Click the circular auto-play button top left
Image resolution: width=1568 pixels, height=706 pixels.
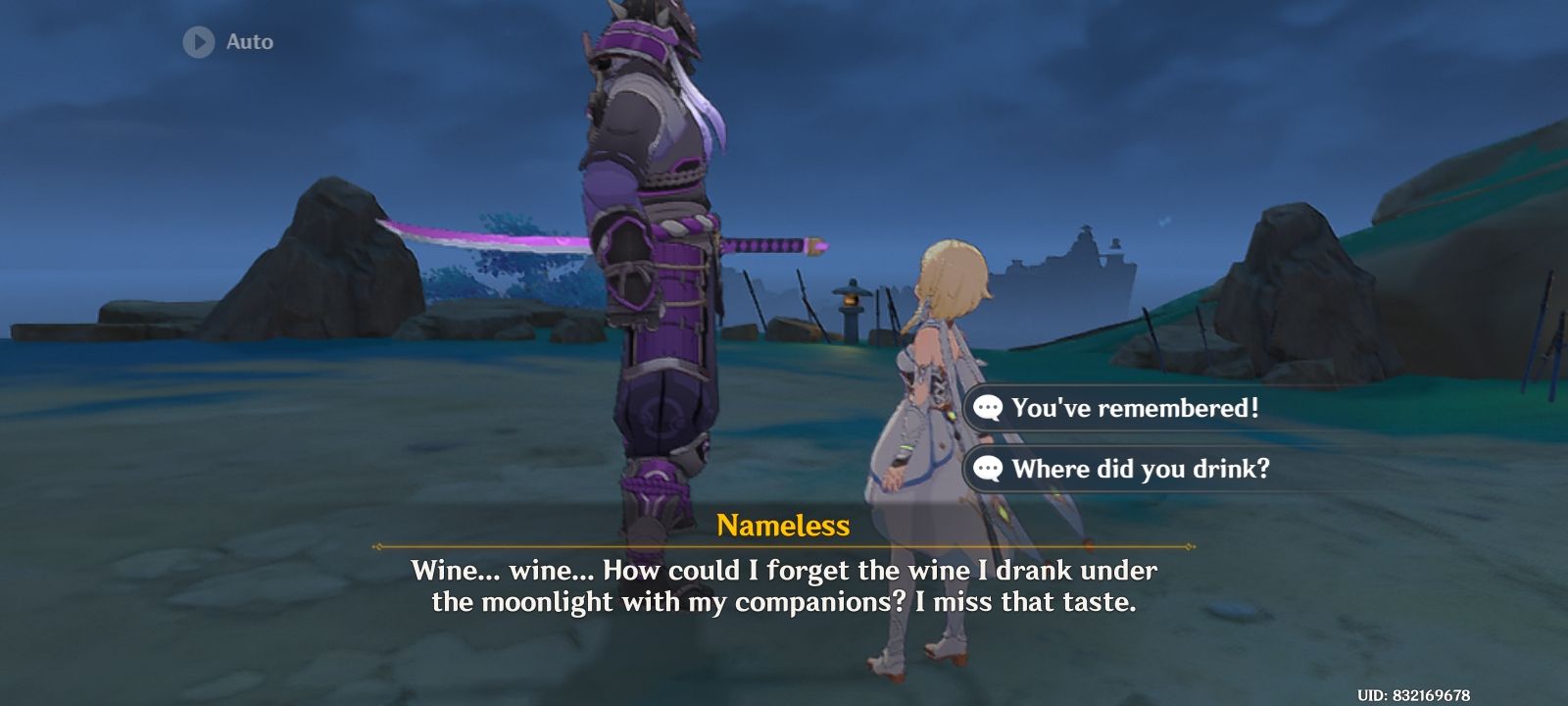199,42
